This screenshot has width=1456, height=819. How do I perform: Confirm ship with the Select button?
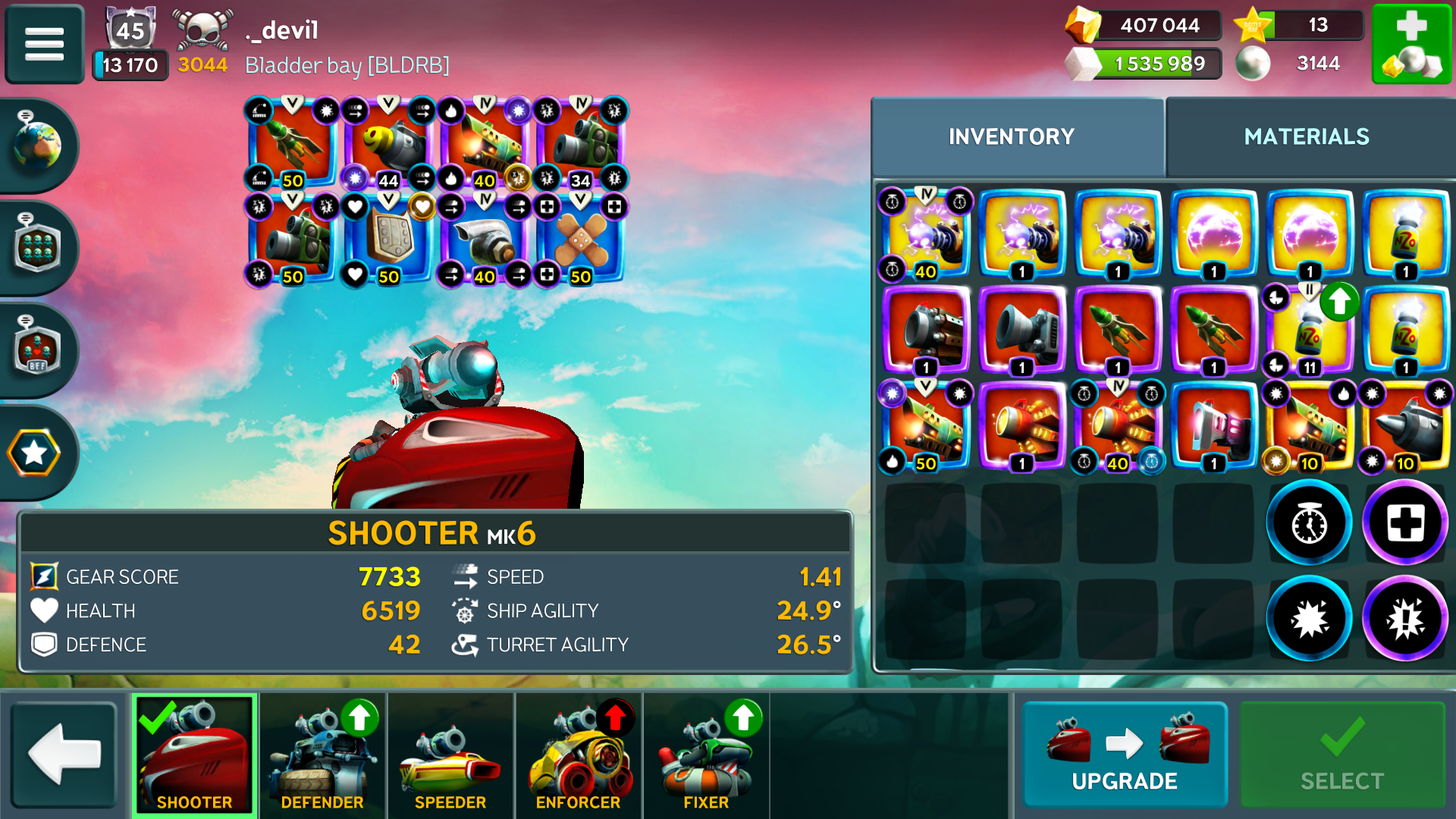pyautogui.click(x=1341, y=754)
